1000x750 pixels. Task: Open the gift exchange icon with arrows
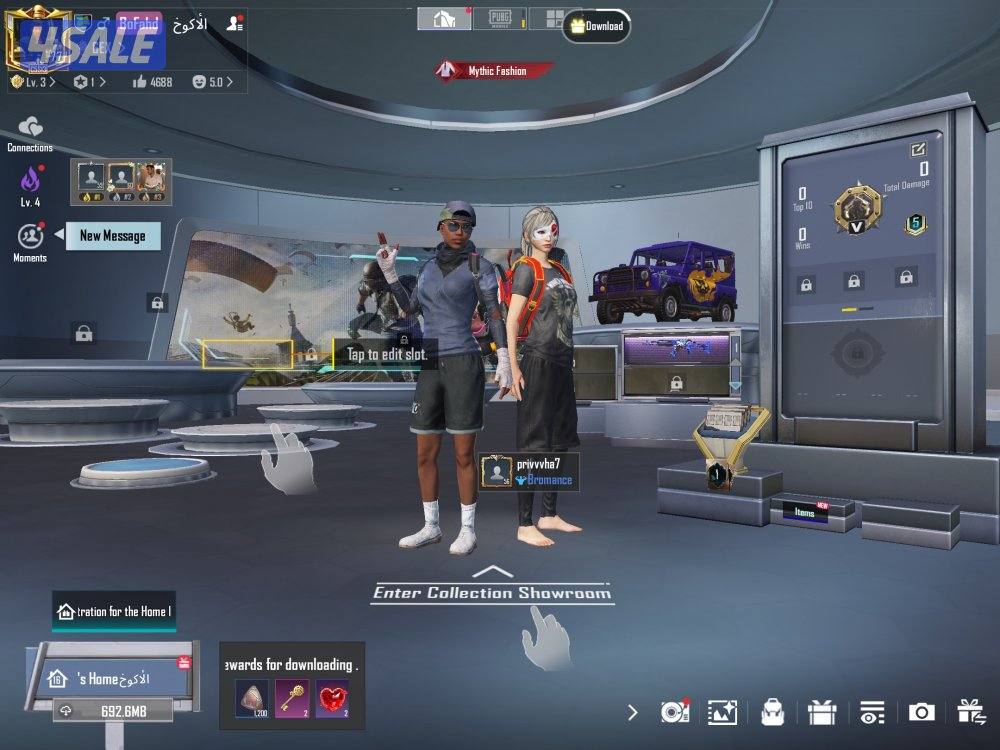pyautogui.click(x=970, y=712)
